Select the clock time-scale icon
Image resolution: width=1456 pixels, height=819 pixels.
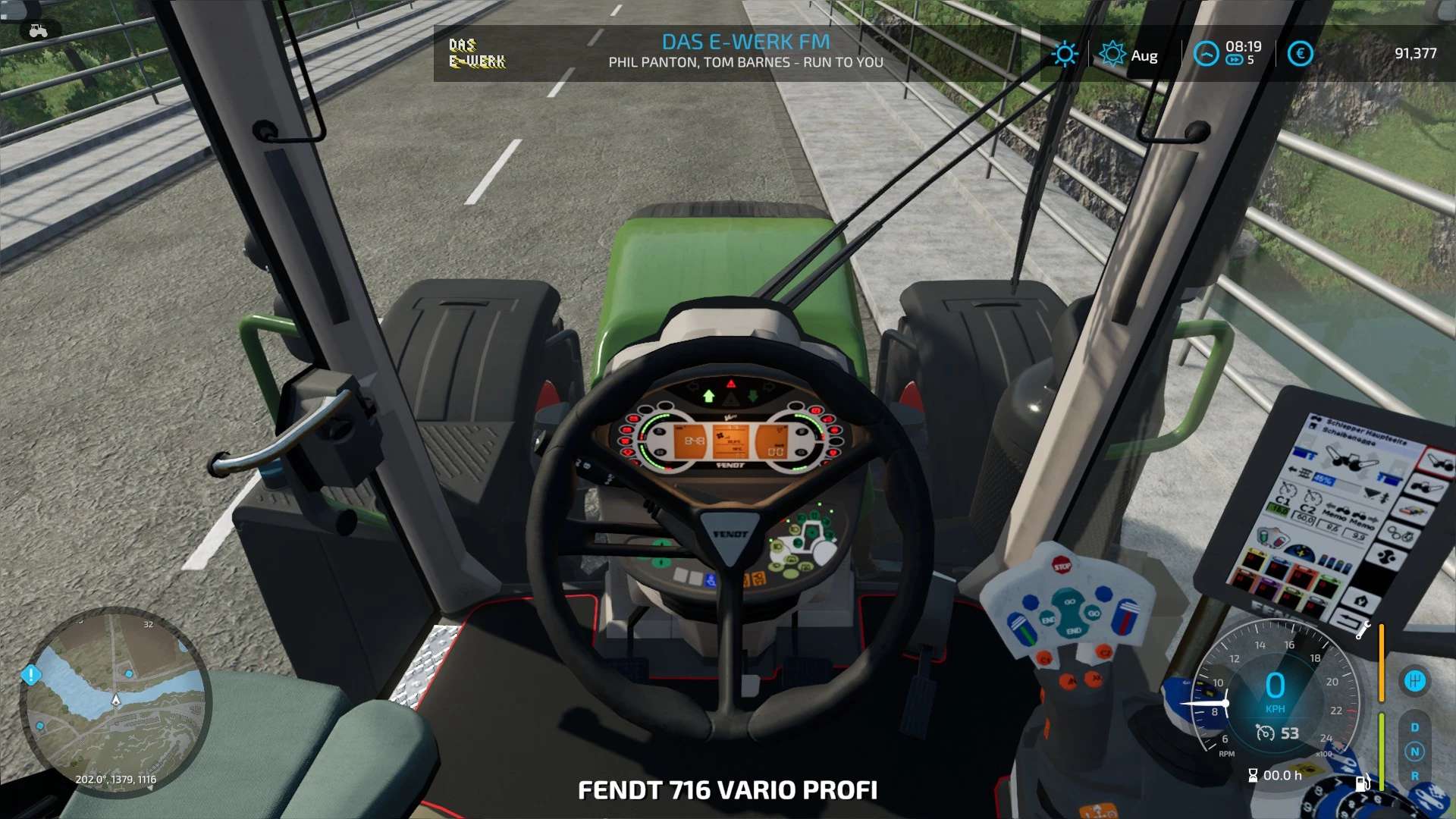click(x=1206, y=54)
